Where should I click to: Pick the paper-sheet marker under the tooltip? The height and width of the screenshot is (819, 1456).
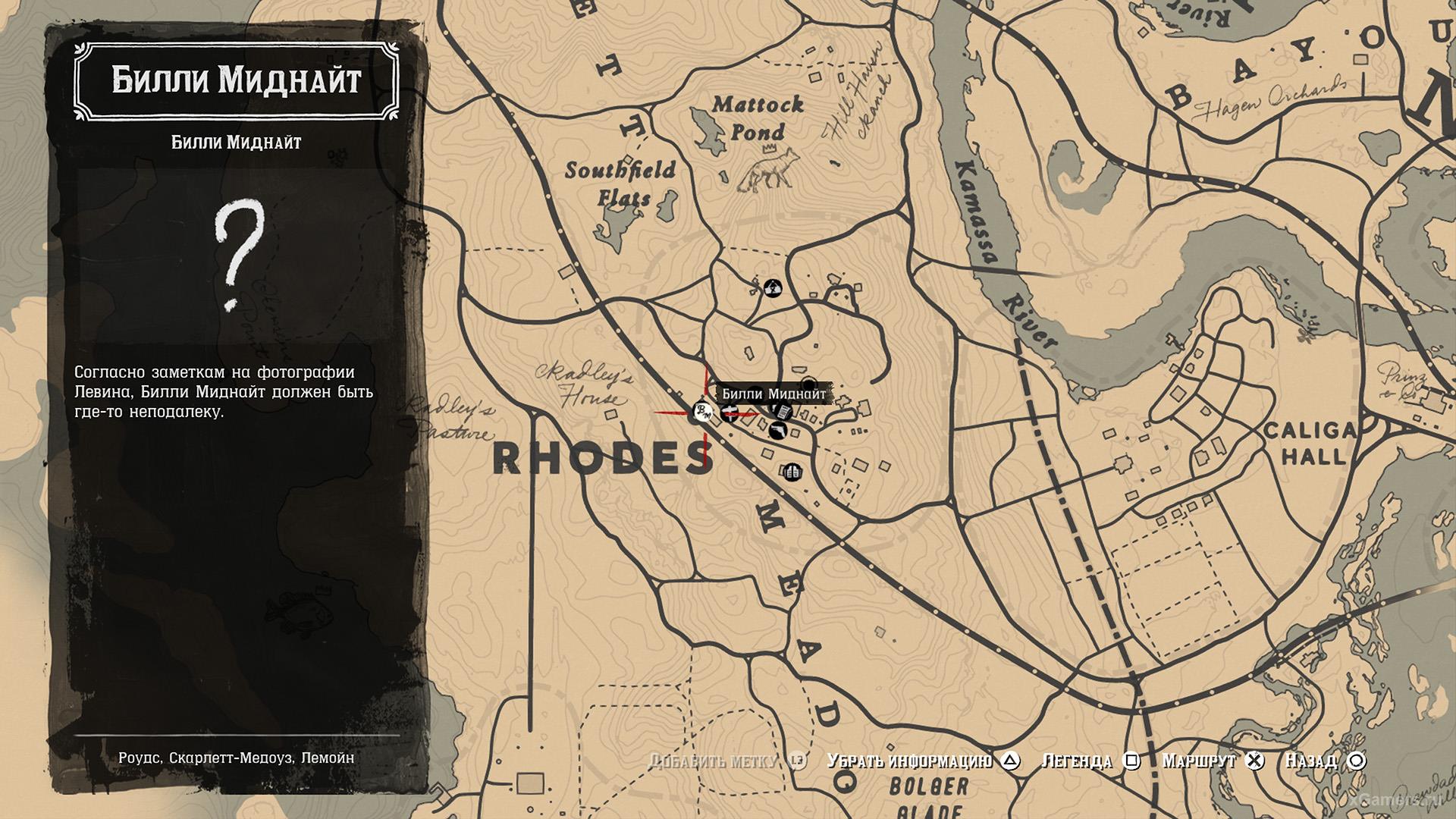[783, 412]
